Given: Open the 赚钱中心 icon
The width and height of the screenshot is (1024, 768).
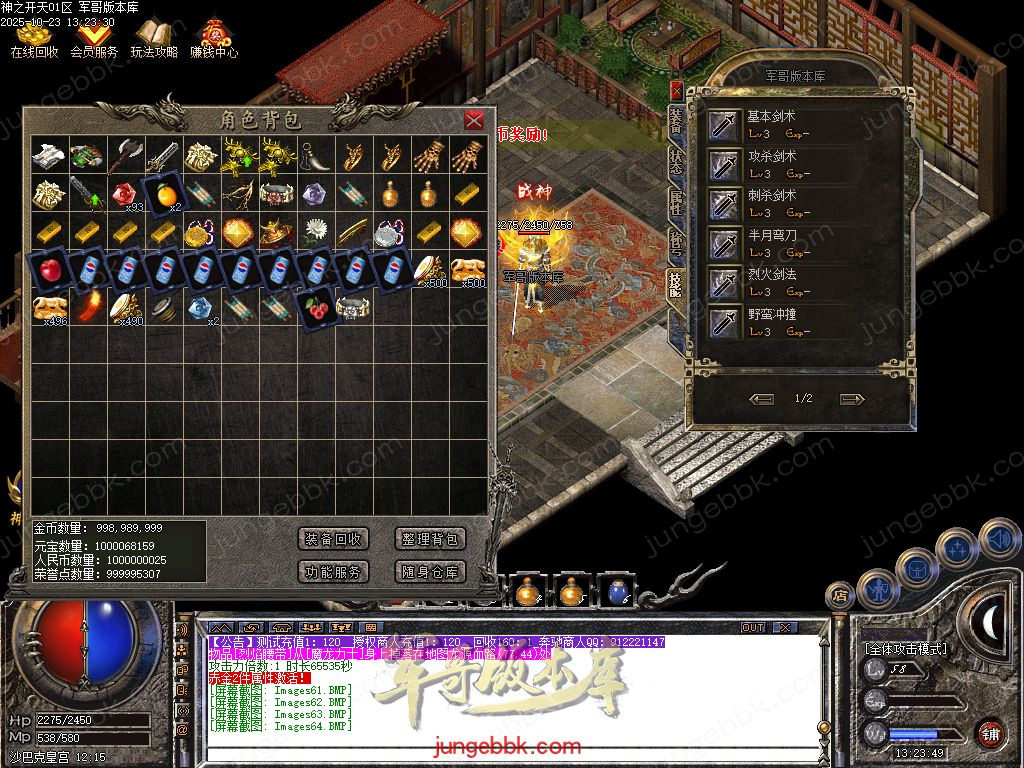Looking at the screenshot, I should 214,36.
